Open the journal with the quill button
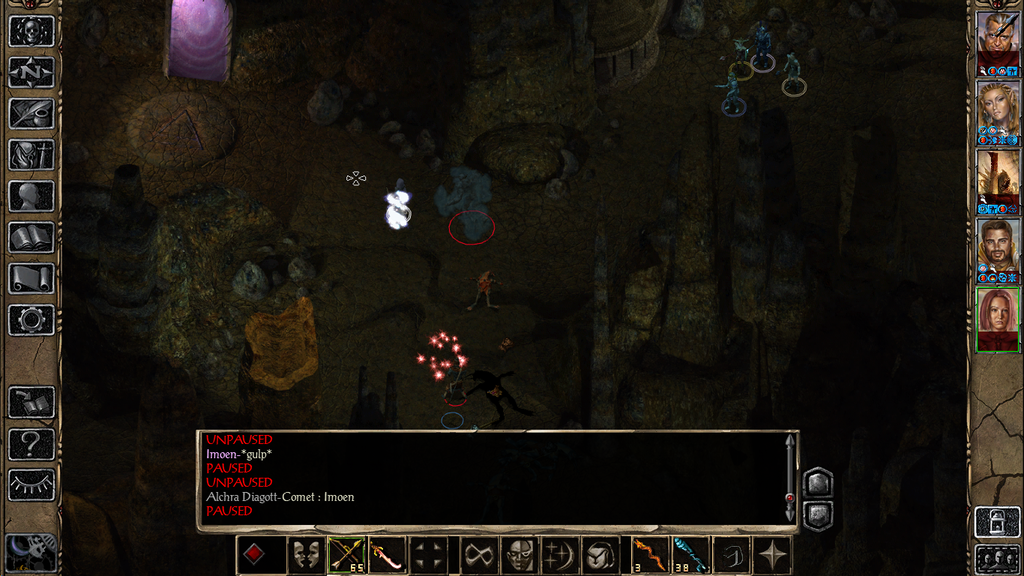Screen dimensions: 1024x576 click(x=31, y=113)
